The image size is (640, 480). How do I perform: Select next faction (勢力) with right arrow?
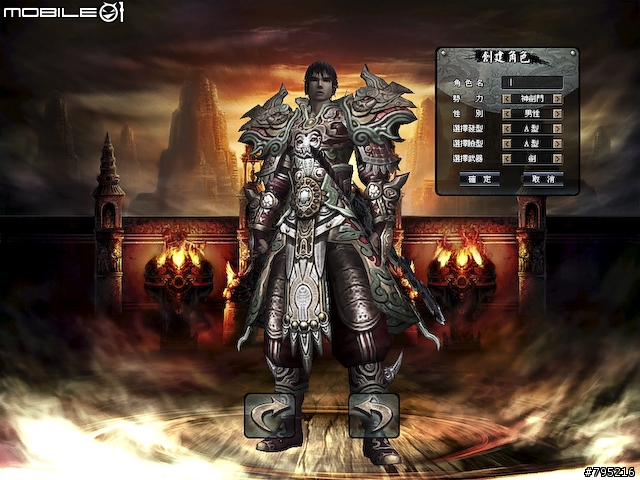(557, 98)
